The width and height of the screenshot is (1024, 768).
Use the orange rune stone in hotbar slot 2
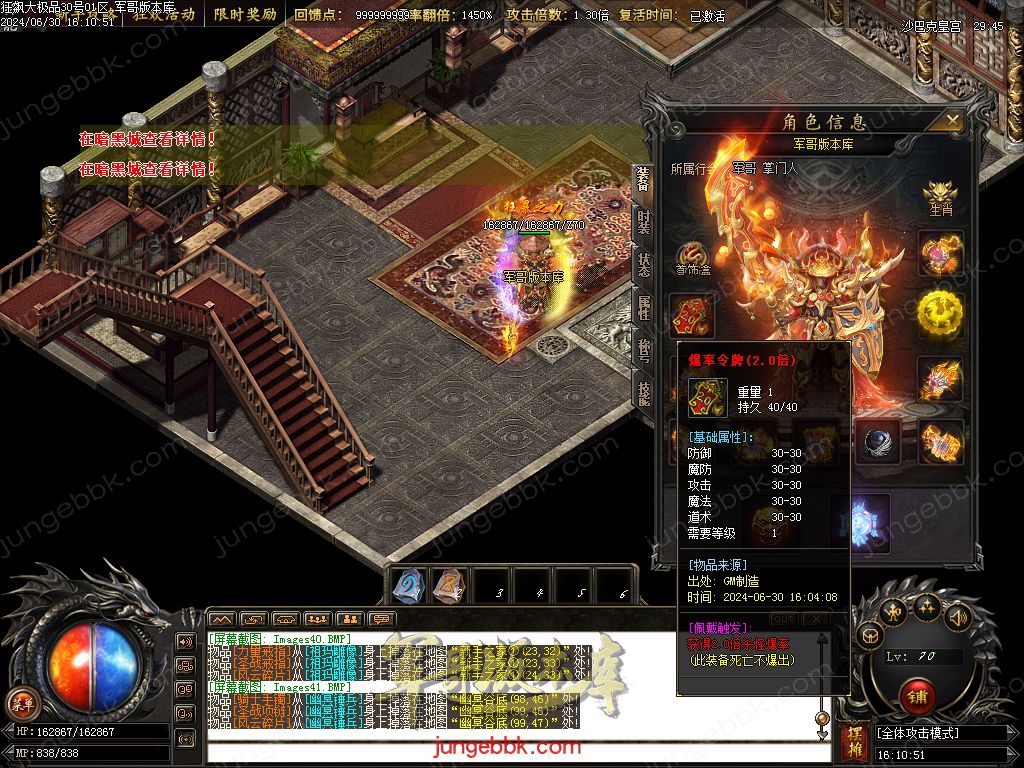451,586
